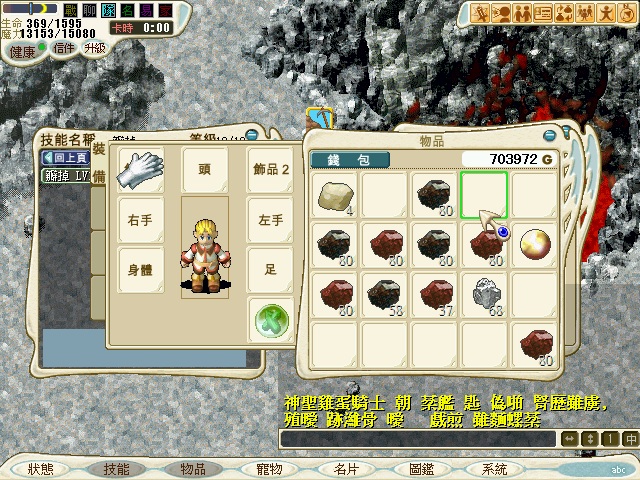Image resolution: width=640 pixels, height=480 pixels.
Task: Click the 回上頁 previous page button
Action: (66, 159)
